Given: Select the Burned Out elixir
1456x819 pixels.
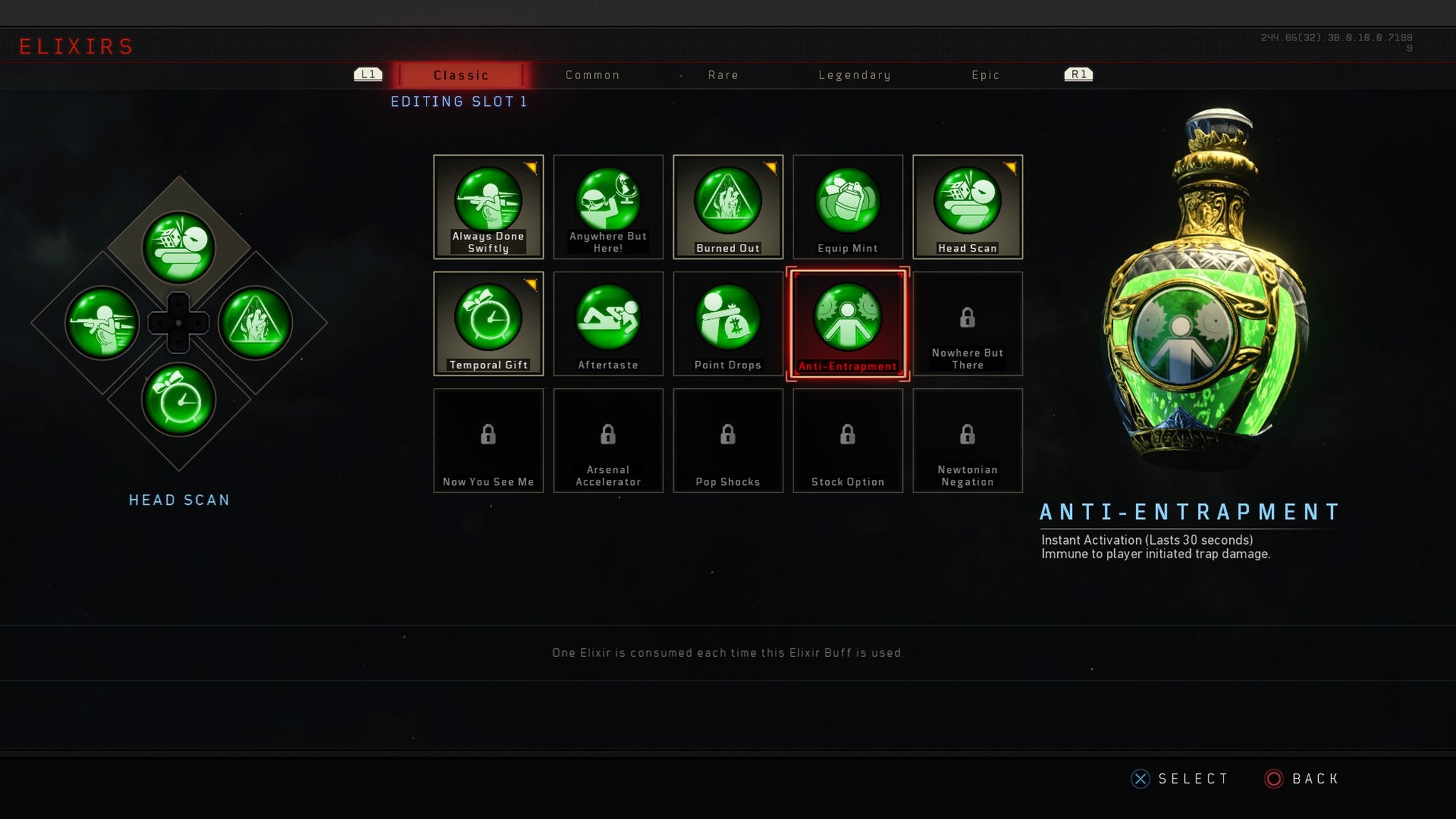Looking at the screenshot, I should 727,206.
